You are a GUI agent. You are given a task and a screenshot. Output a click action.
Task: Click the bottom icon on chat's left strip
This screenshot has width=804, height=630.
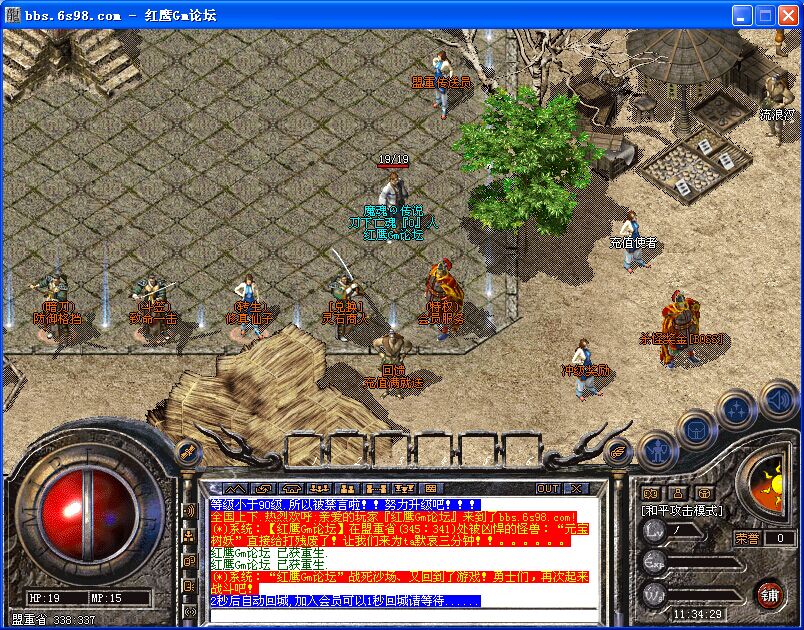pos(188,611)
